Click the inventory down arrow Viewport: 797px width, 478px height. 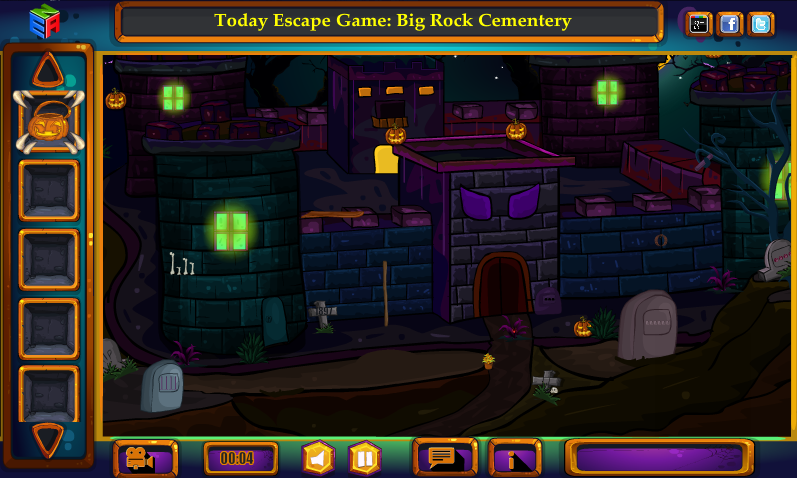(47, 438)
